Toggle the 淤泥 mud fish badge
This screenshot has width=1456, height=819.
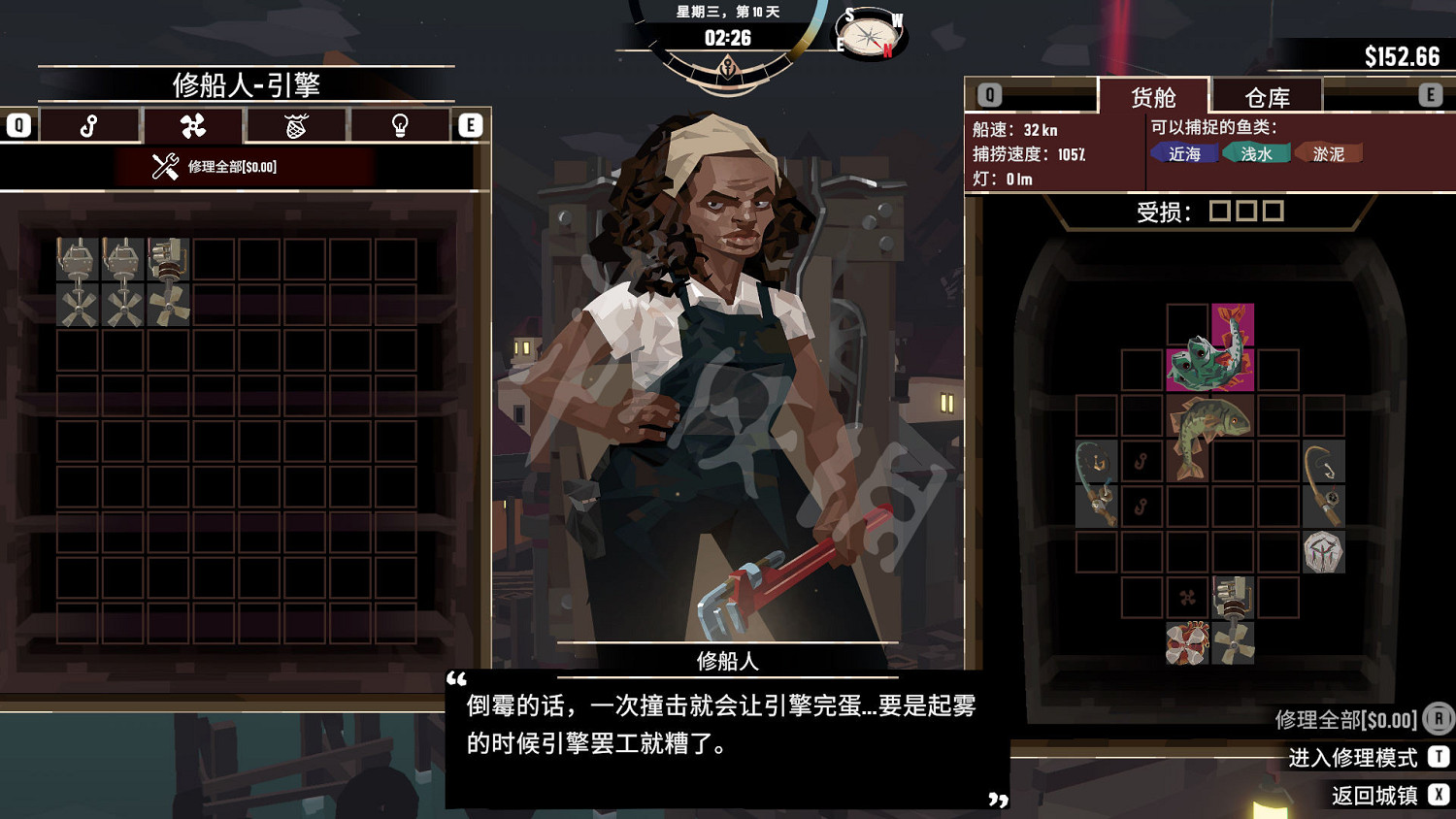tap(1328, 152)
